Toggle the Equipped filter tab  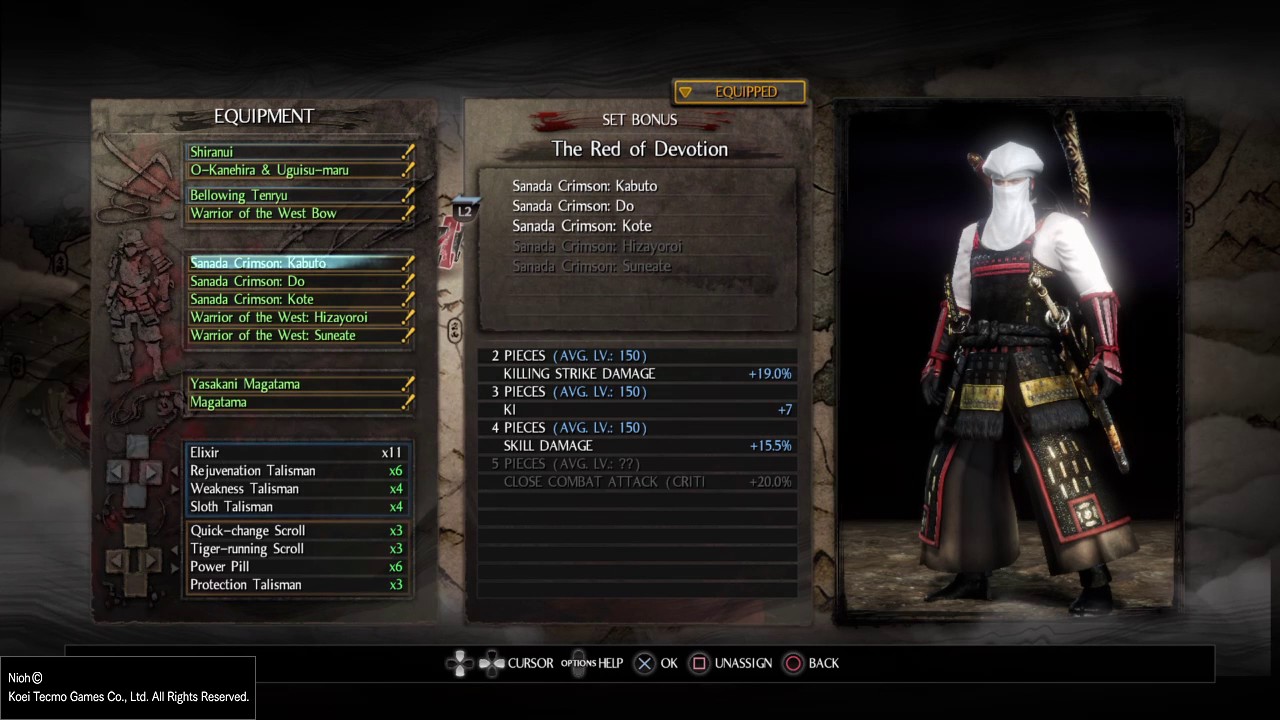[740, 92]
